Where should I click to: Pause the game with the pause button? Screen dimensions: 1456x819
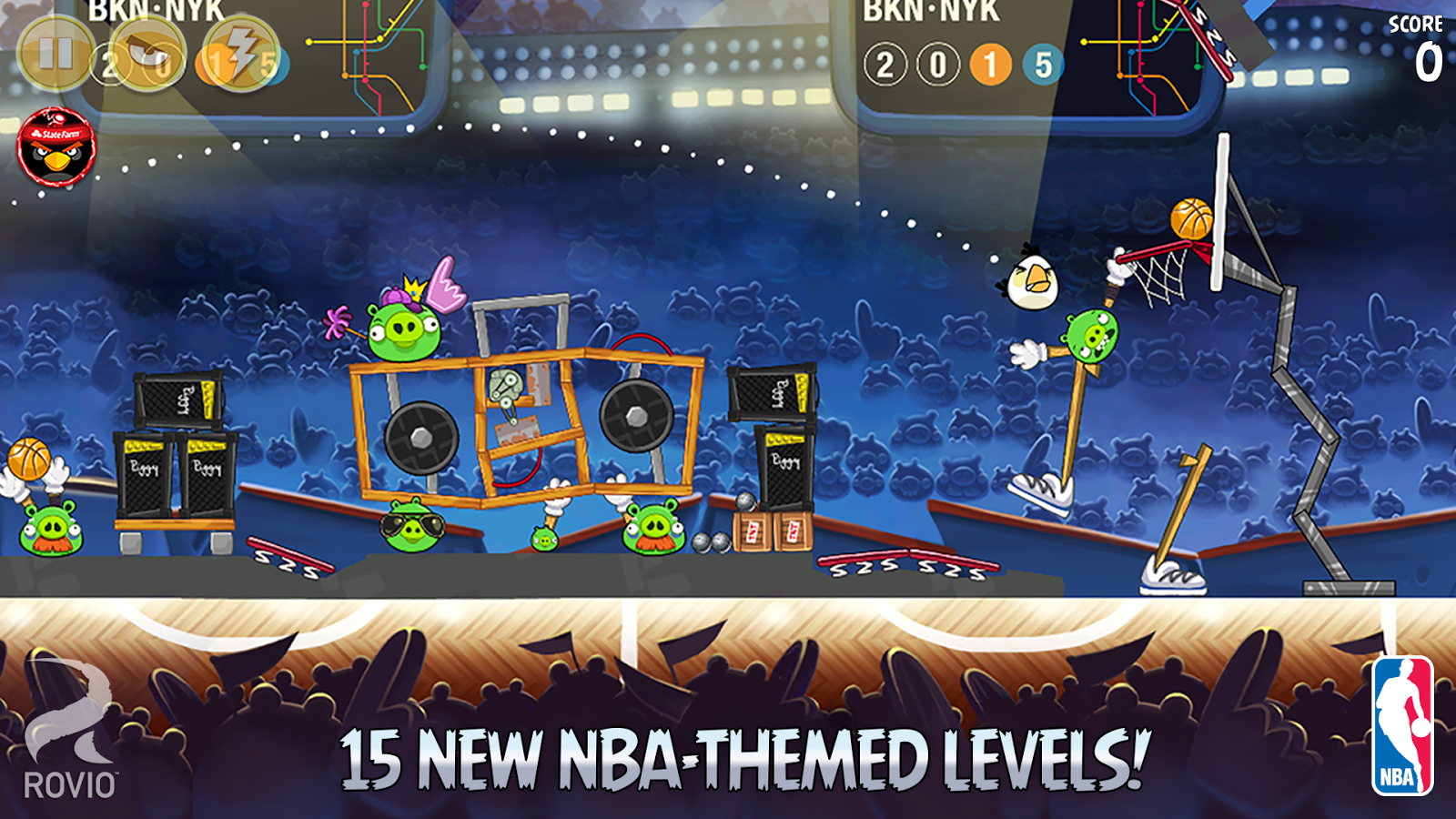pos(55,54)
